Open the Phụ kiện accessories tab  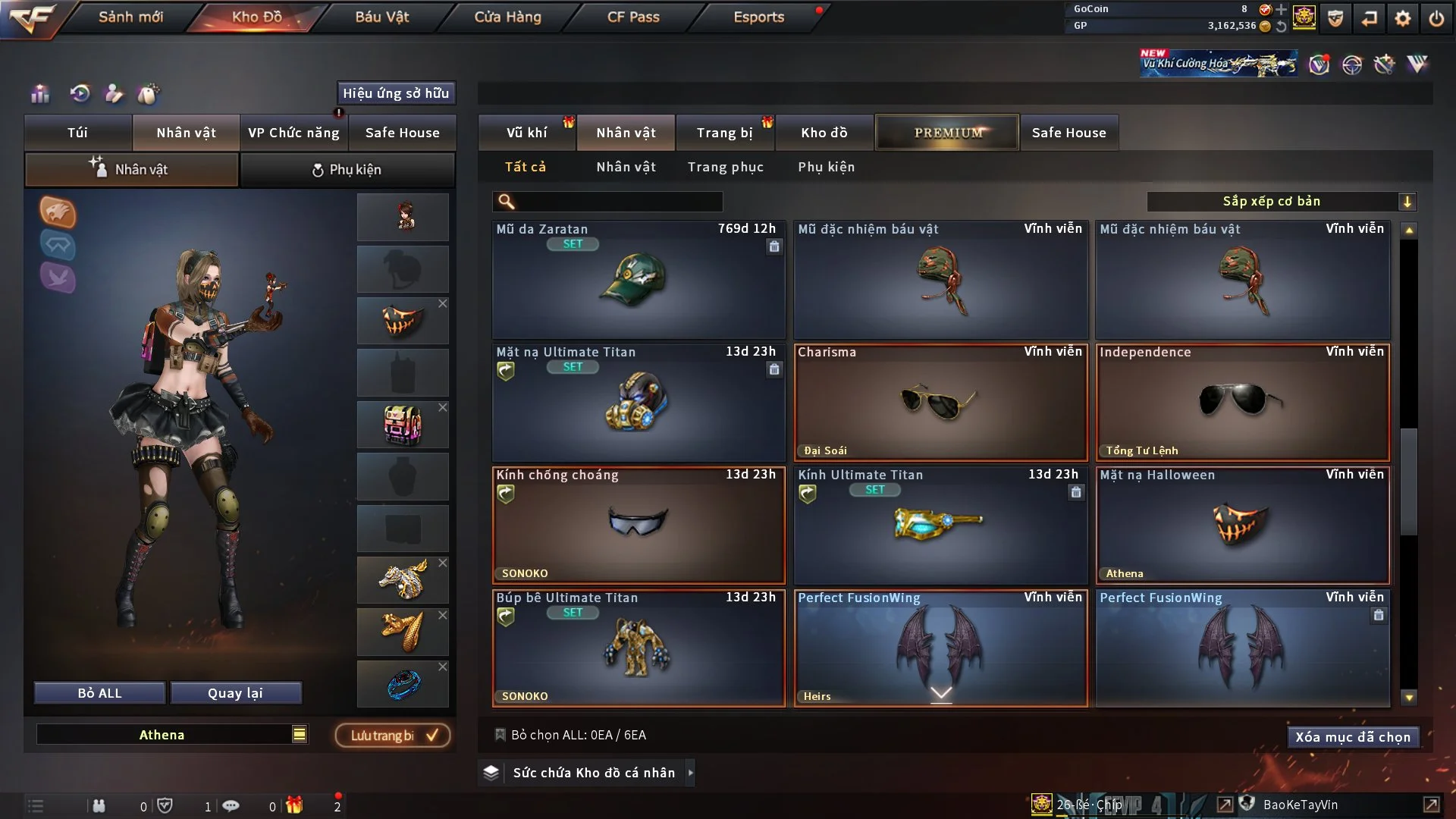point(347,170)
